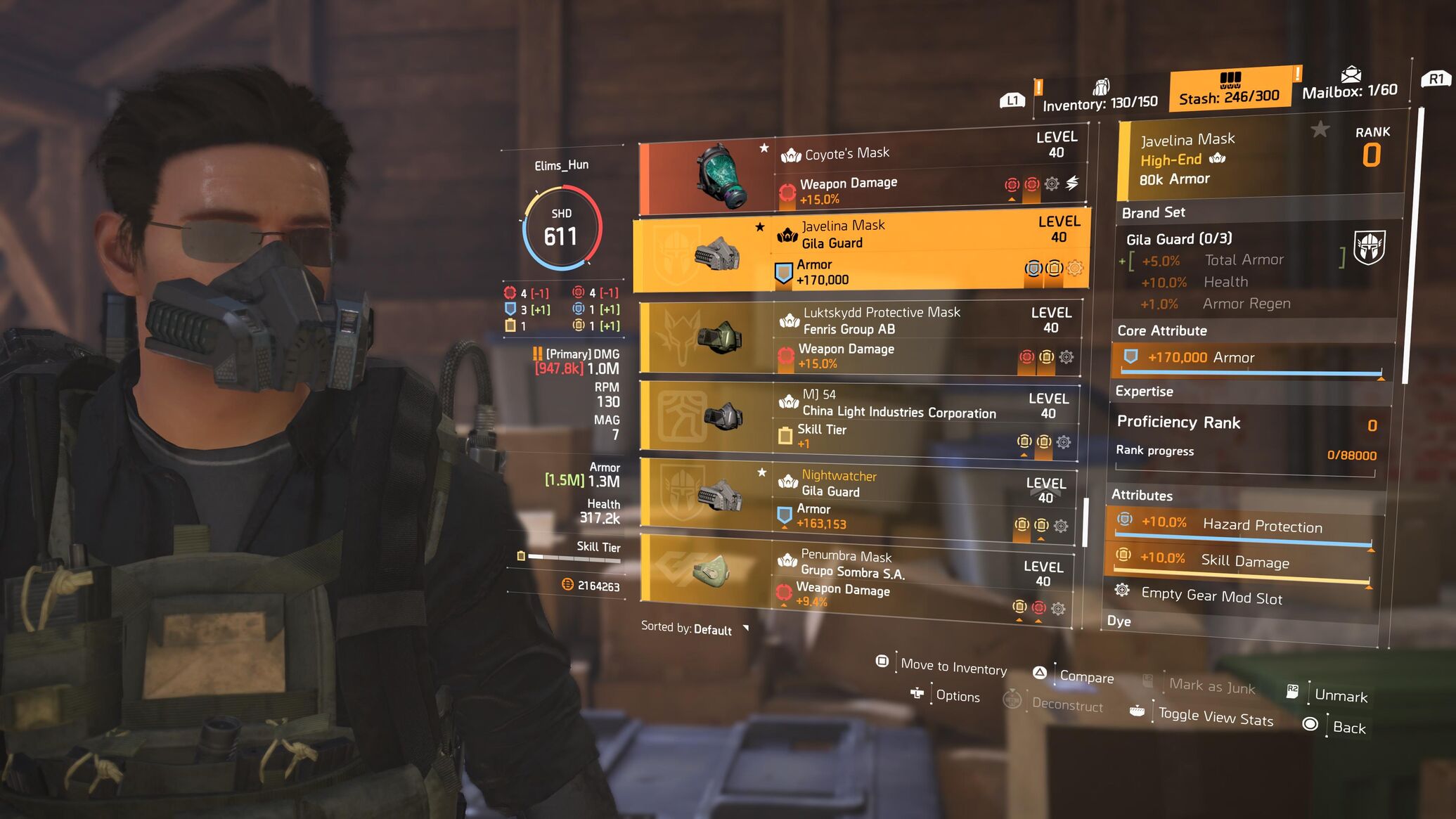The height and width of the screenshot is (819, 1456).
Task: Select the Empty Gear Mod Slot
Action: (1211, 596)
